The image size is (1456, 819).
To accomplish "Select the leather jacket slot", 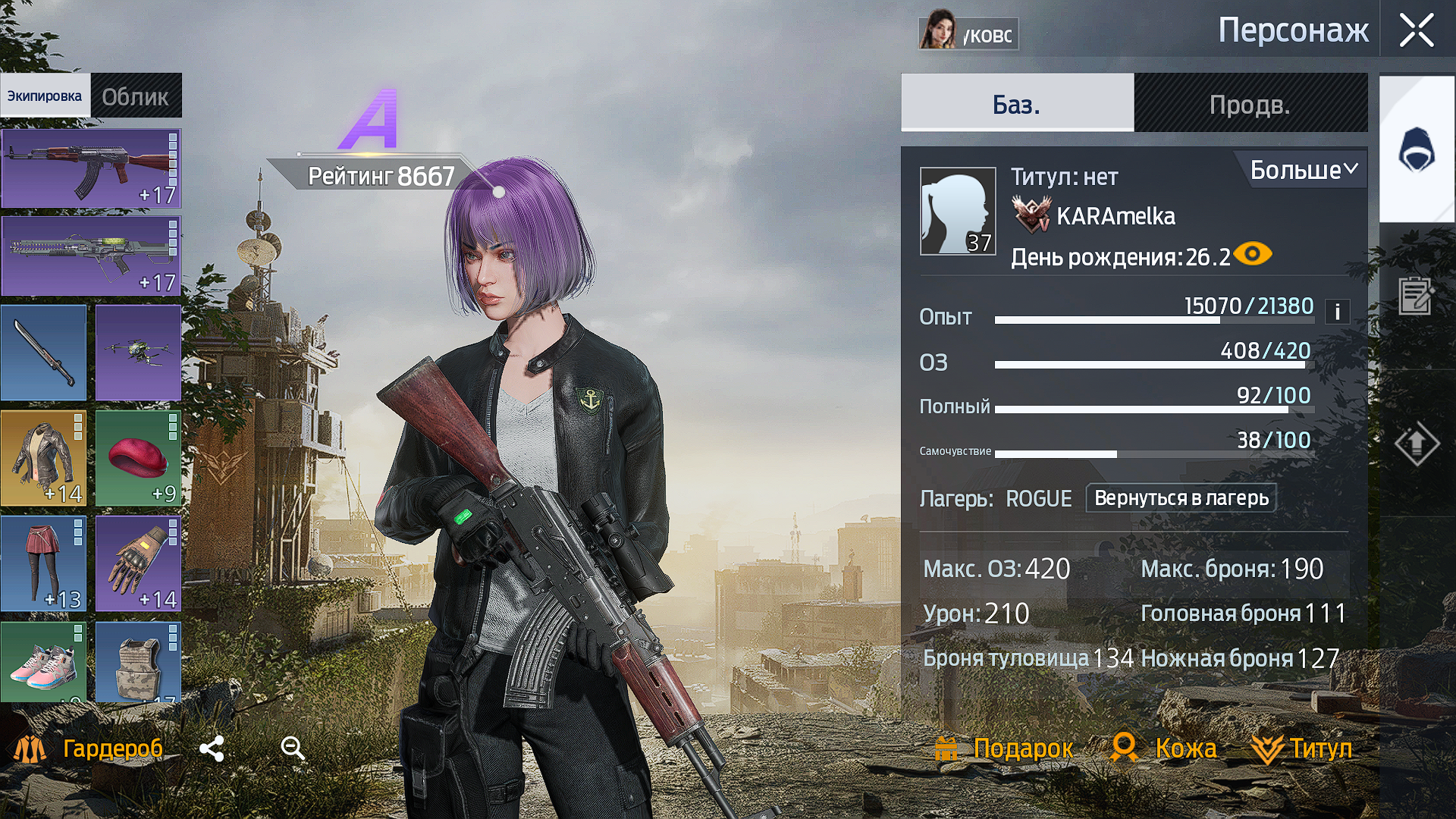I will pos(44,458).
